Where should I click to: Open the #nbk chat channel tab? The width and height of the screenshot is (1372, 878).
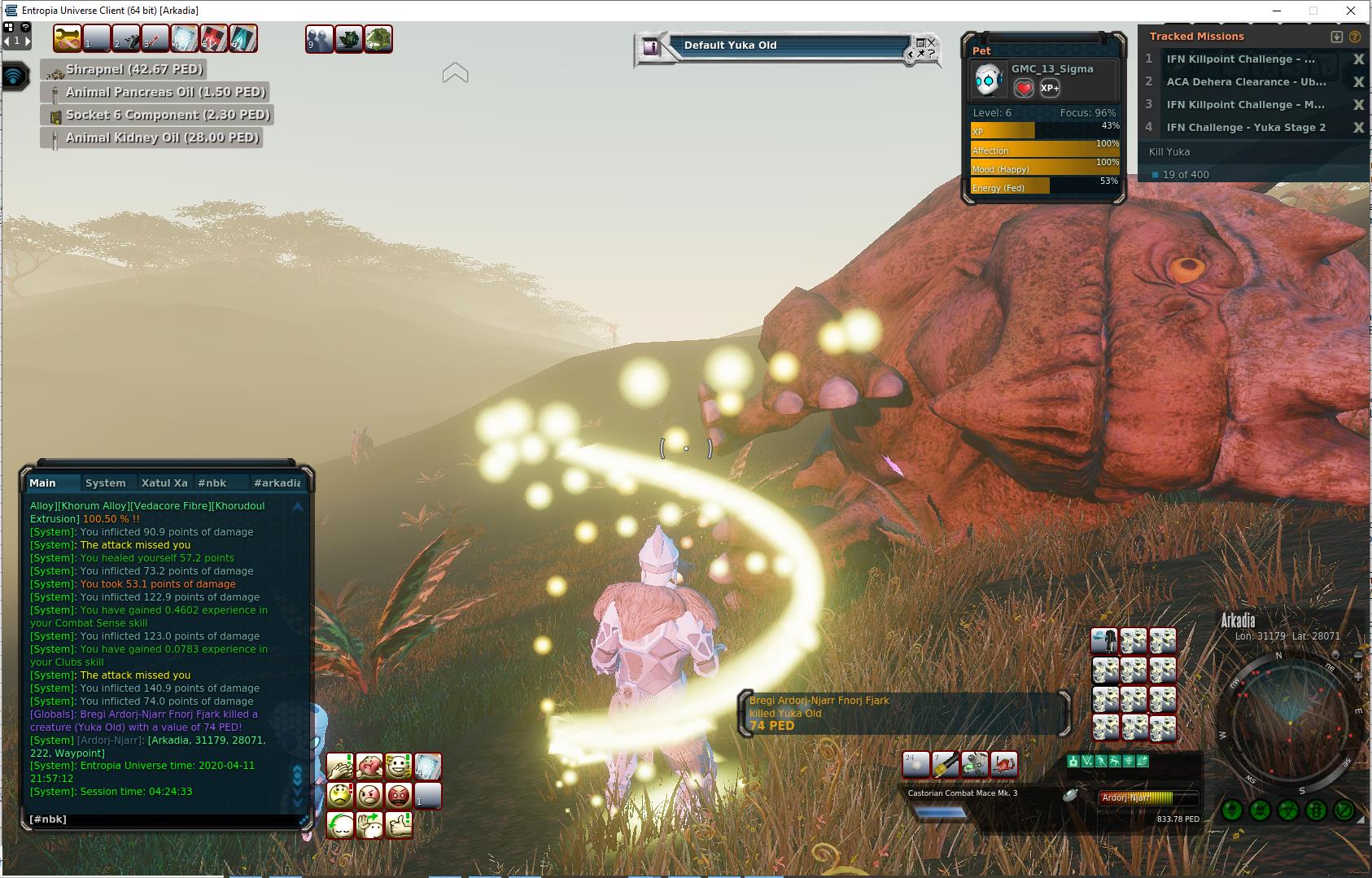click(212, 483)
